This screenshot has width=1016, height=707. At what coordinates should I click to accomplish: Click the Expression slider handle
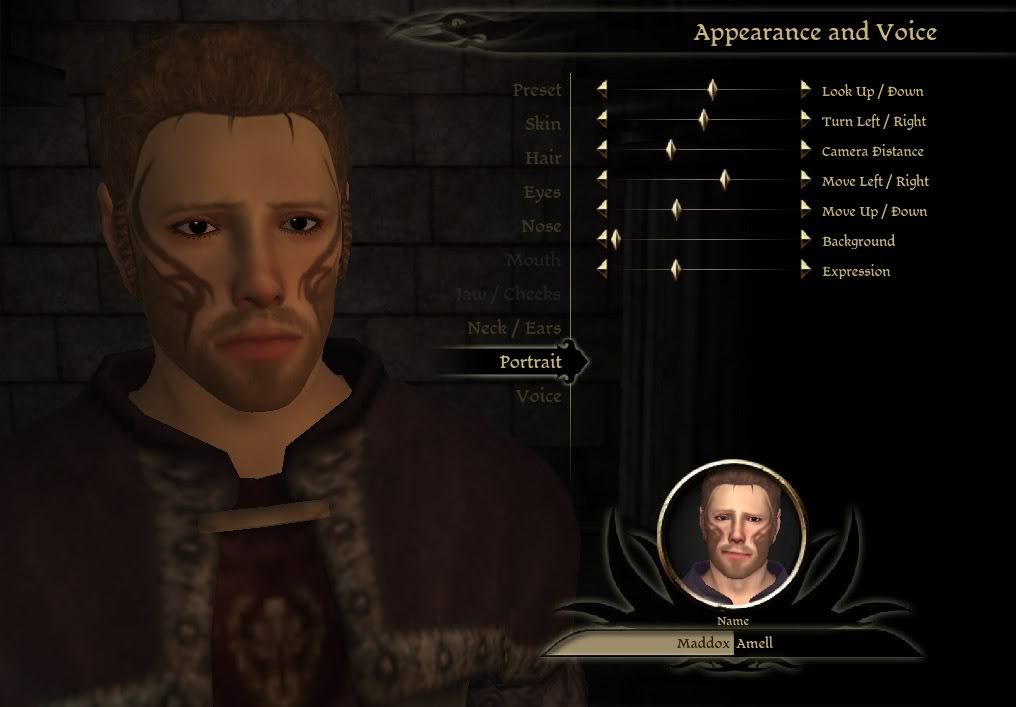[x=675, y=270]
